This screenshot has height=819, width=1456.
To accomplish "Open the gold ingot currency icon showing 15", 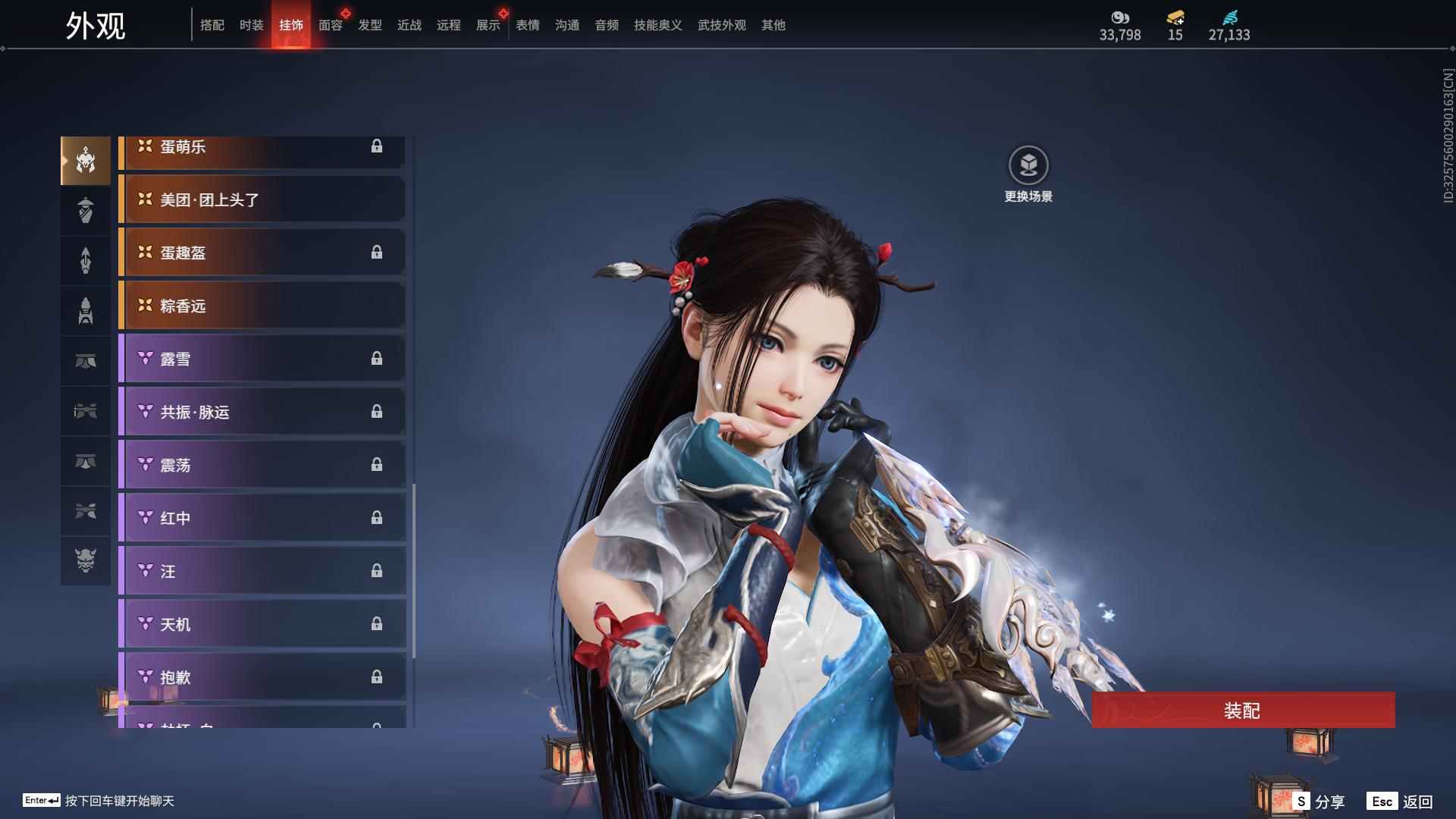I will [x=1174, y=19].
